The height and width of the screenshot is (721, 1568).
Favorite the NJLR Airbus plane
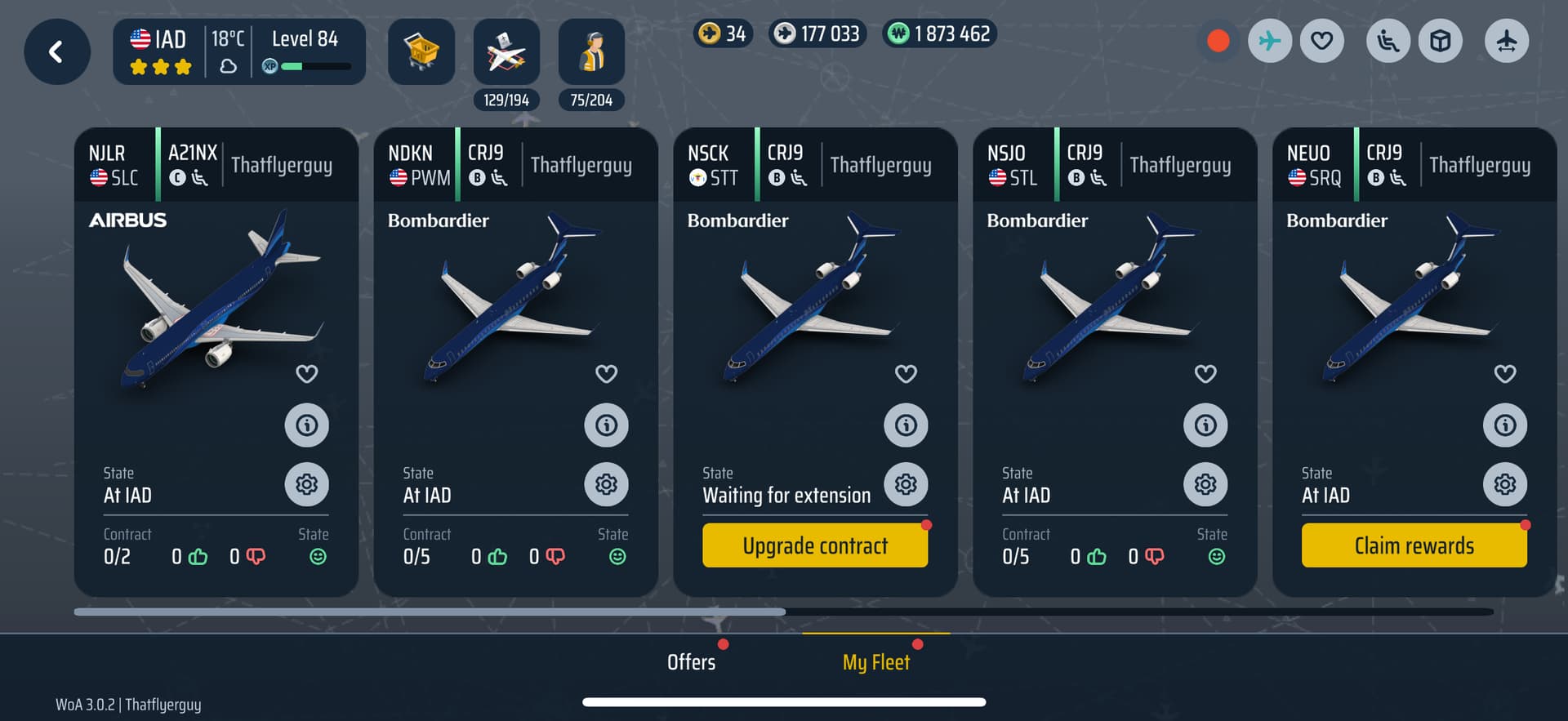[x=307, y=374]
